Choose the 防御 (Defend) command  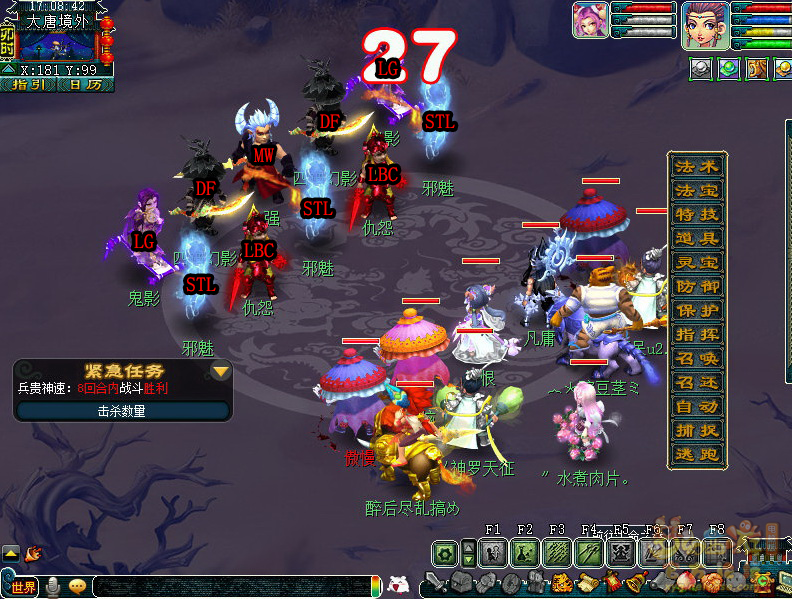click(x=696, y=286)
